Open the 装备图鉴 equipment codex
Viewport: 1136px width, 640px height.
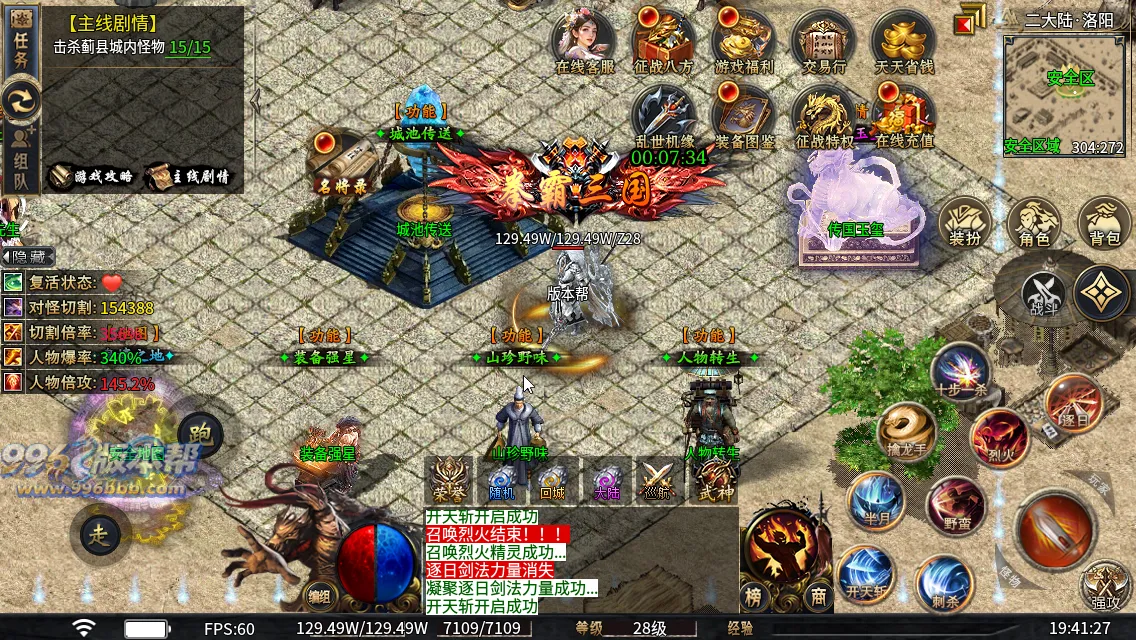[744, 115]
